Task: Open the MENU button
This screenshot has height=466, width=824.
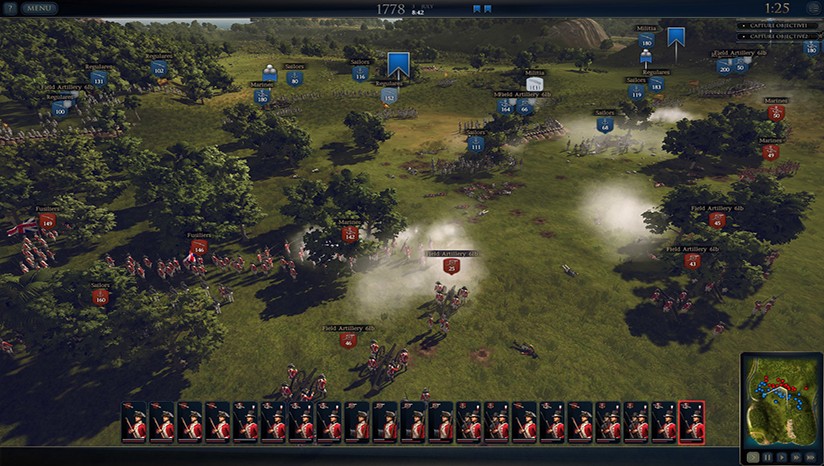Action: 39,8
